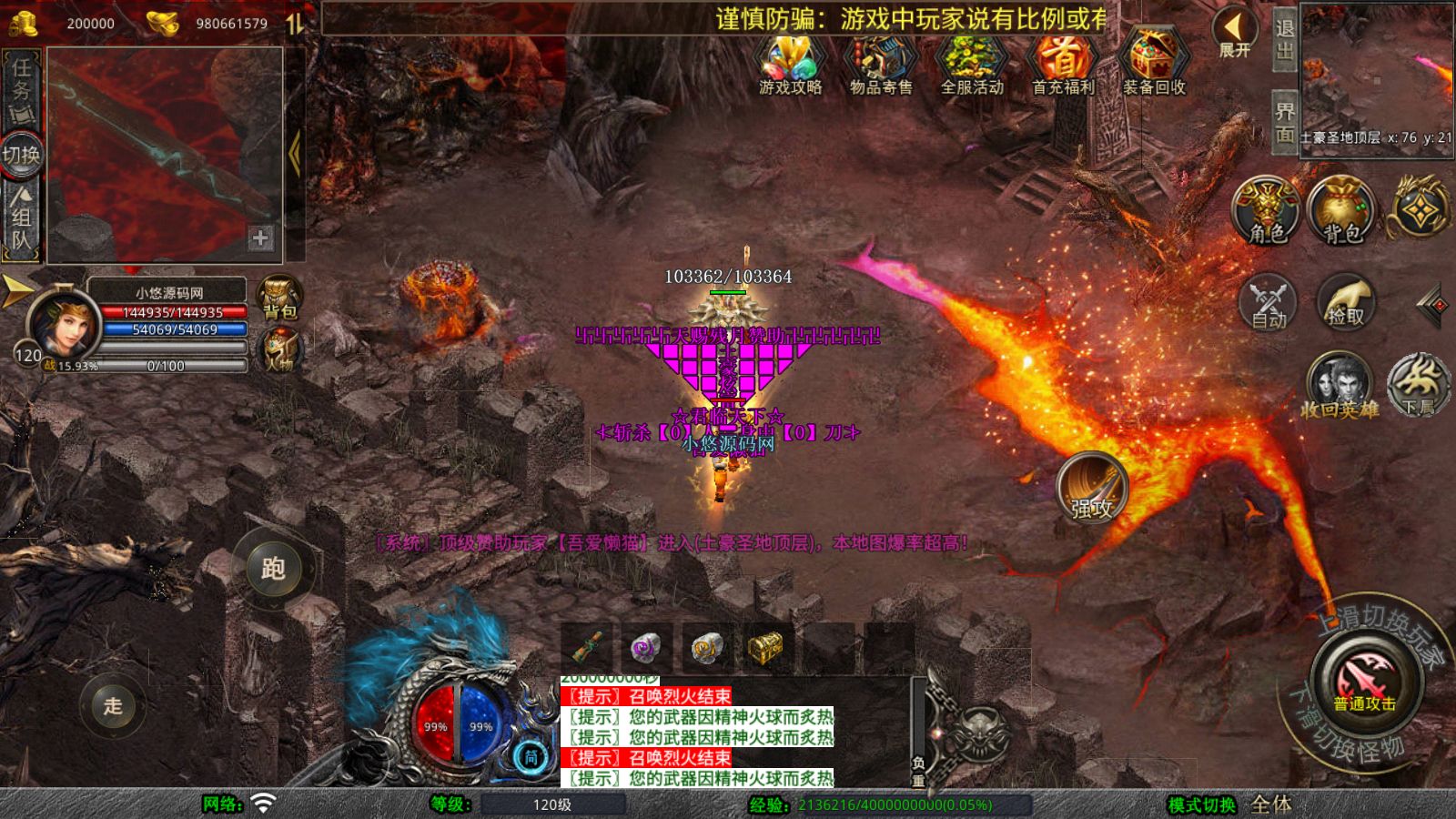Click the 退出 exit button
Image resolution: width=1456 pixels, height=819 pixels.
pyautogui.click(x=1284, y=39)
